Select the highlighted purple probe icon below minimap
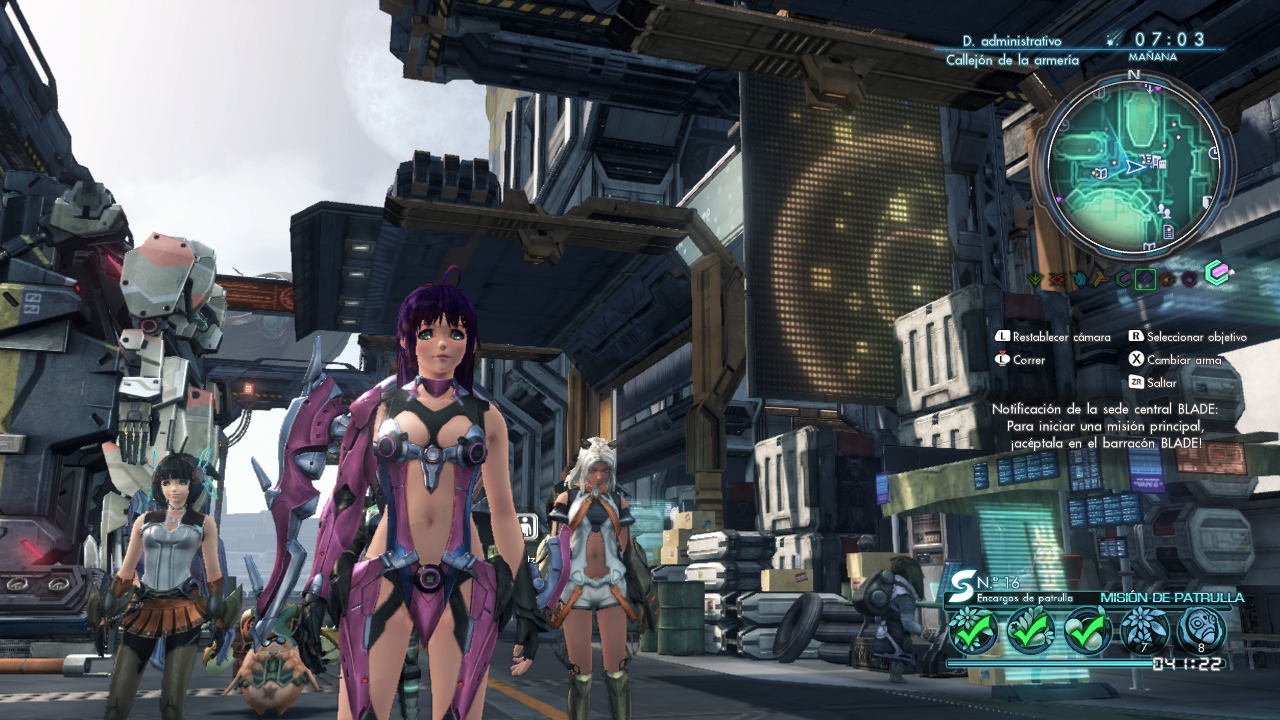Screen dimensions: 1280x720 [x=1145, y=279]
